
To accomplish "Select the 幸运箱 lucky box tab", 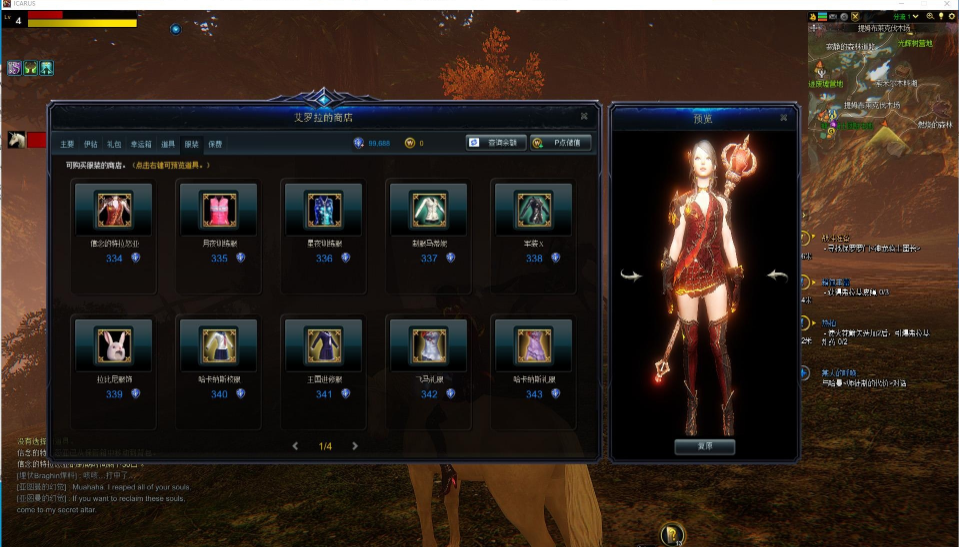I will coord(140,144).
